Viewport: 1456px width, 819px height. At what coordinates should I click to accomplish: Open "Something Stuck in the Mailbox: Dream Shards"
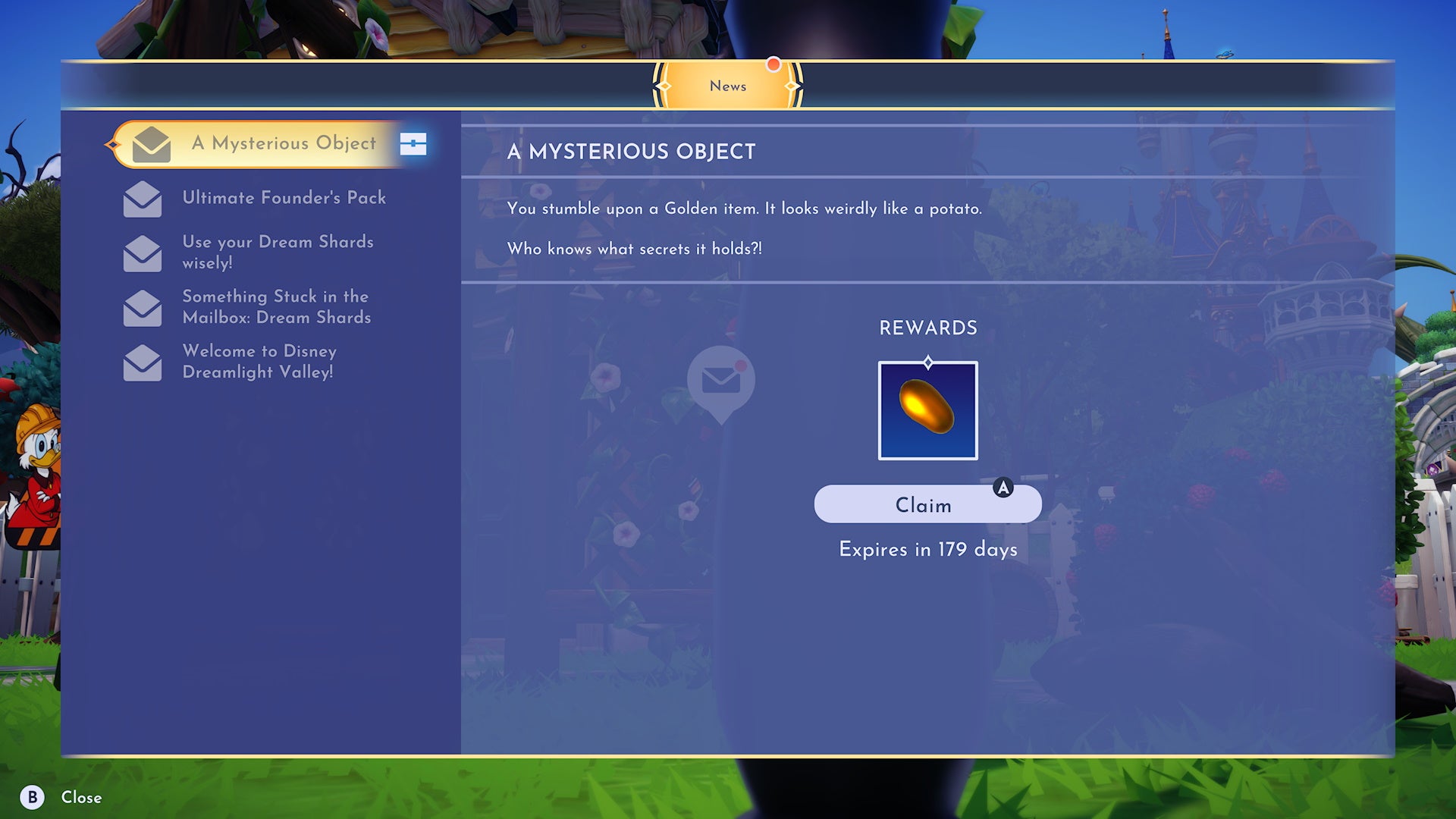point(275,308)
